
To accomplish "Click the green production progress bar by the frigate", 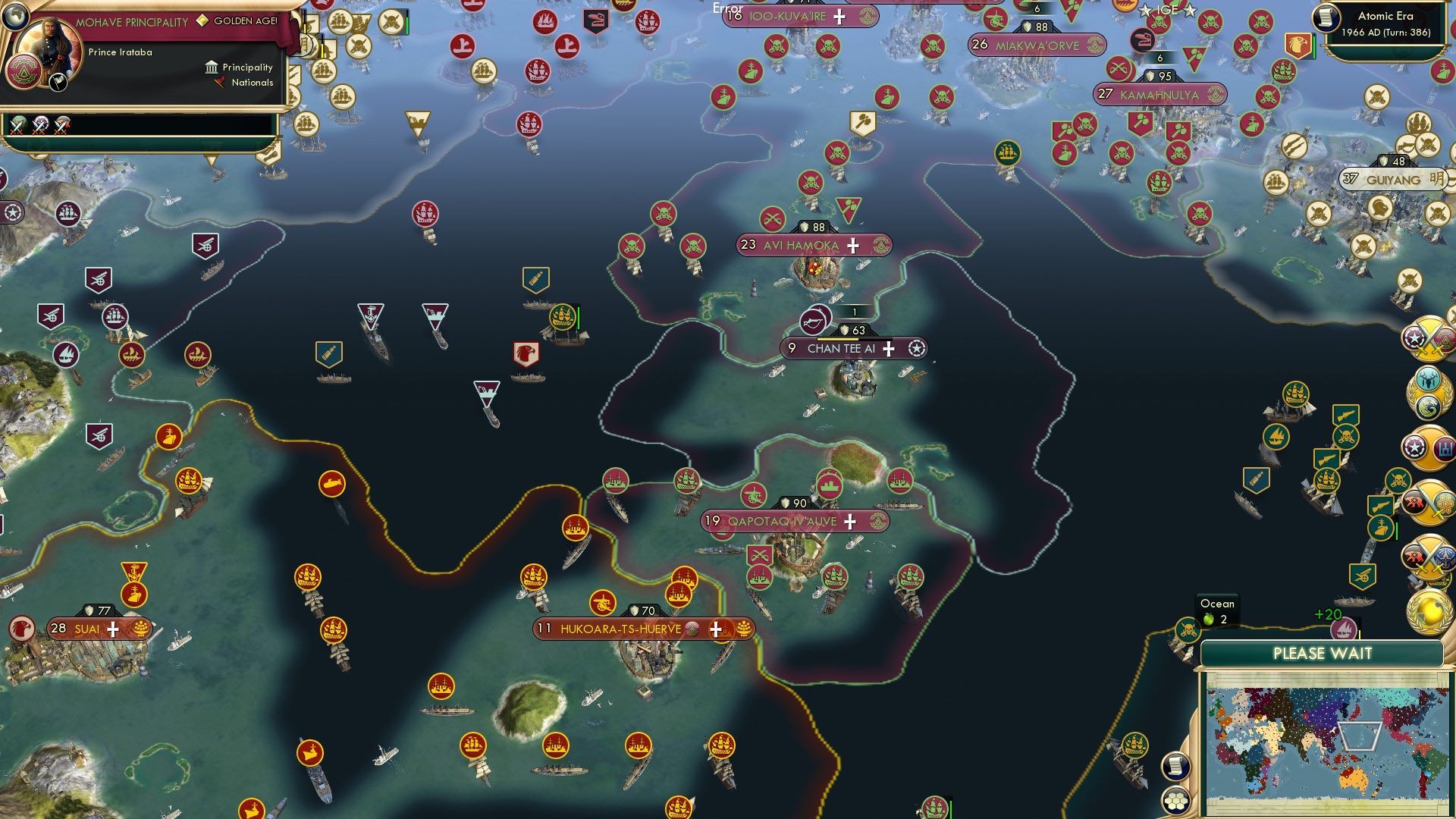I will [x=579, y=318].
